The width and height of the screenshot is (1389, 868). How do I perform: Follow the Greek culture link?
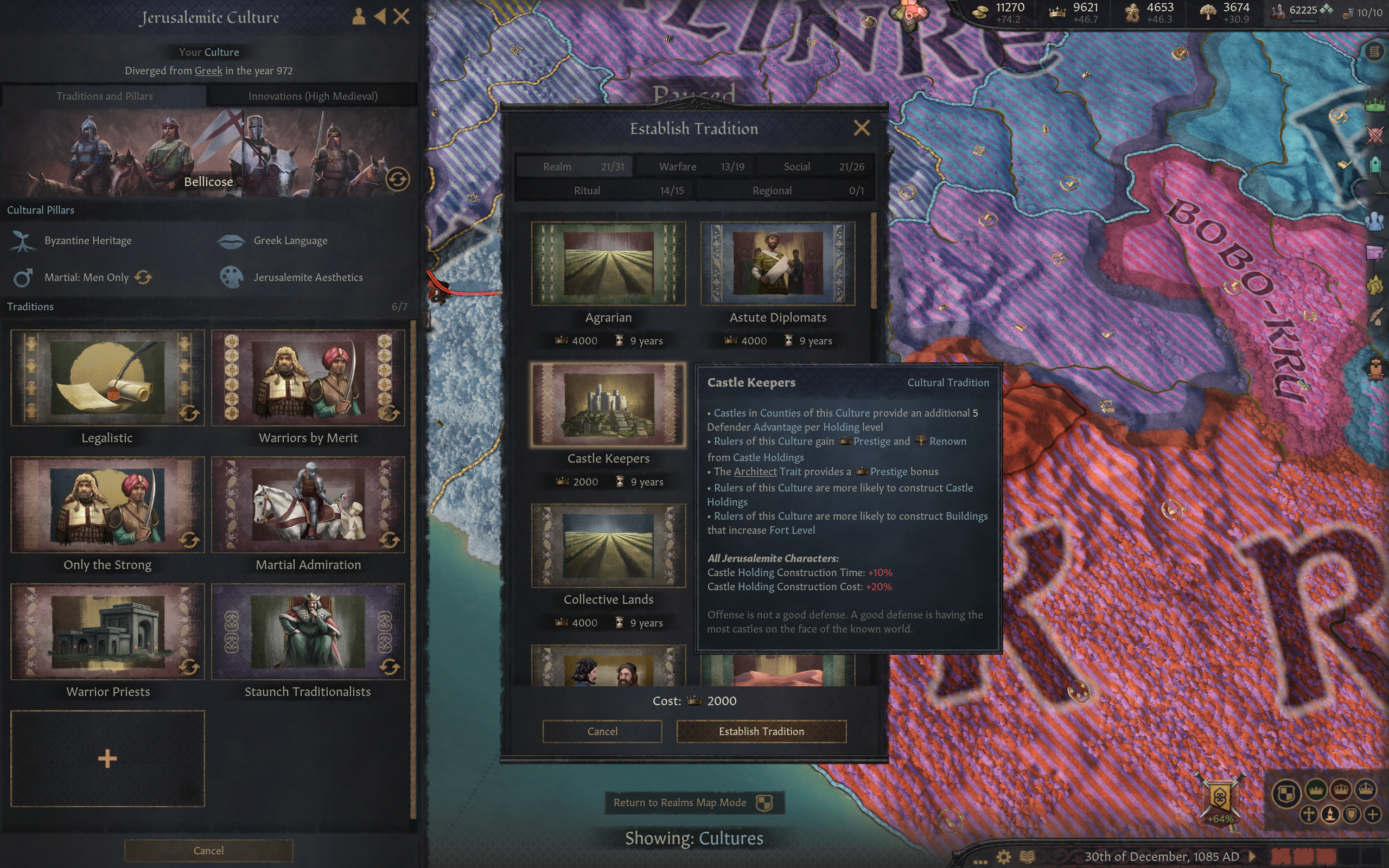[208, 71]
